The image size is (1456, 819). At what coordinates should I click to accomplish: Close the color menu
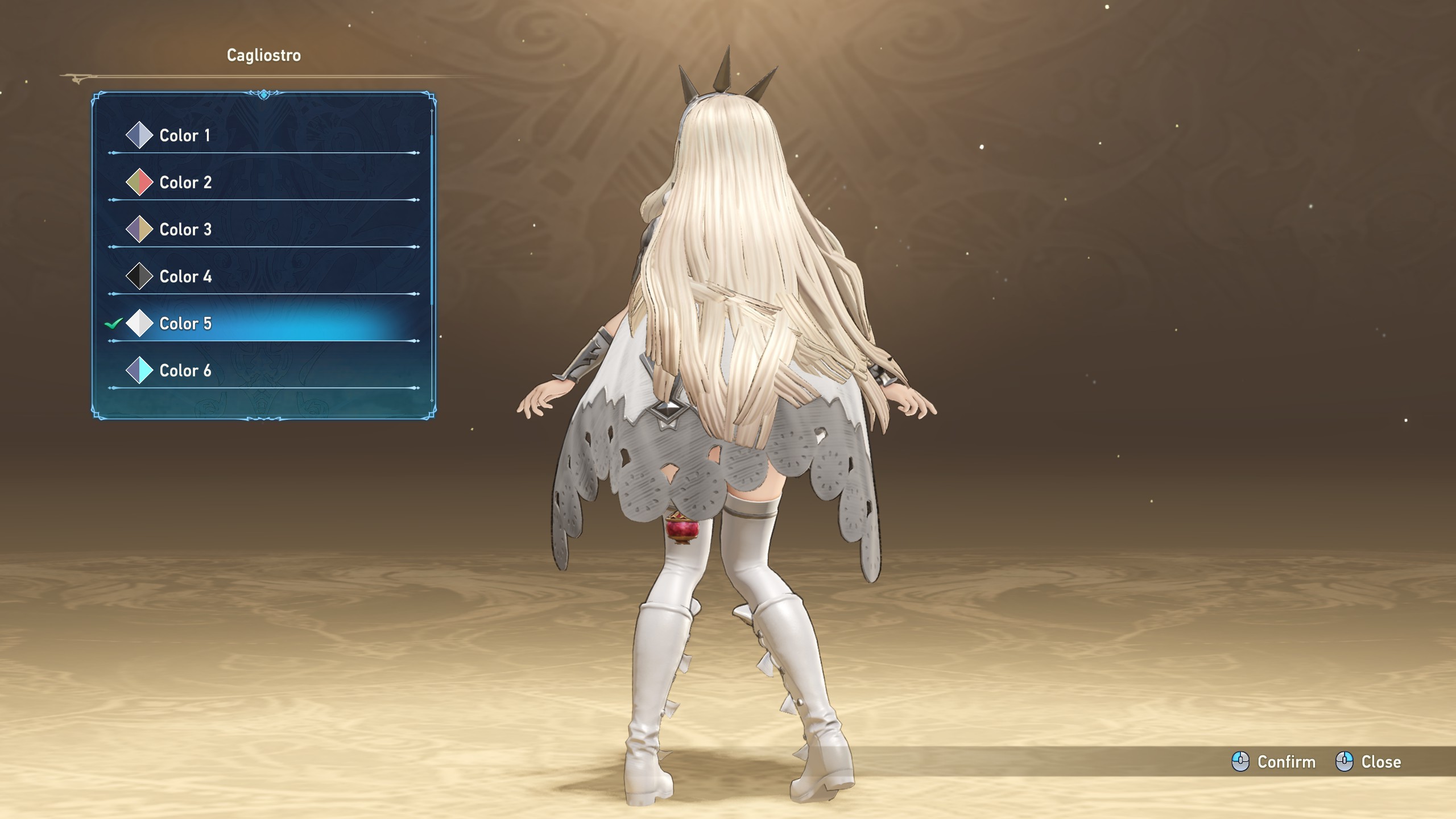(1368, 762)
